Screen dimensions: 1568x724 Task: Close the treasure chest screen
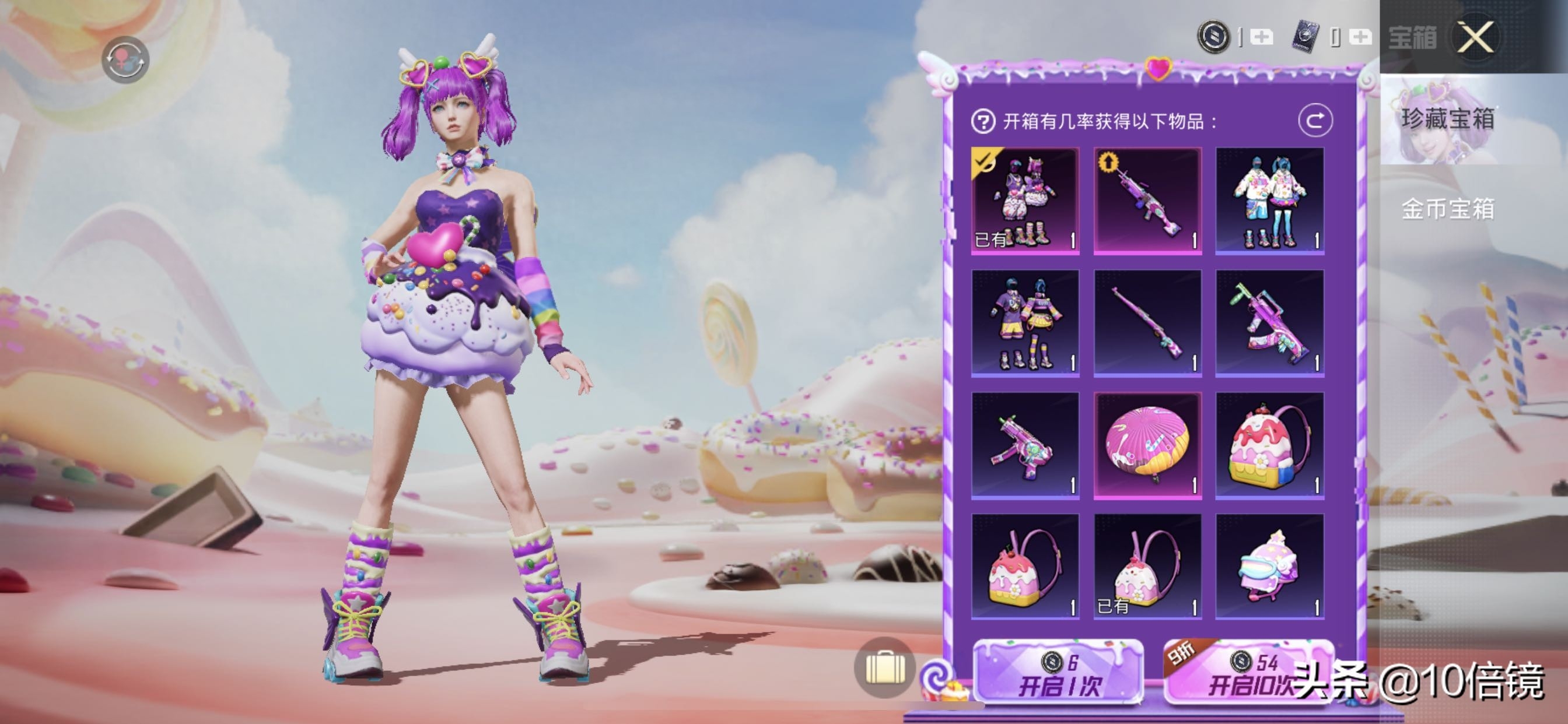[1475, 38]
